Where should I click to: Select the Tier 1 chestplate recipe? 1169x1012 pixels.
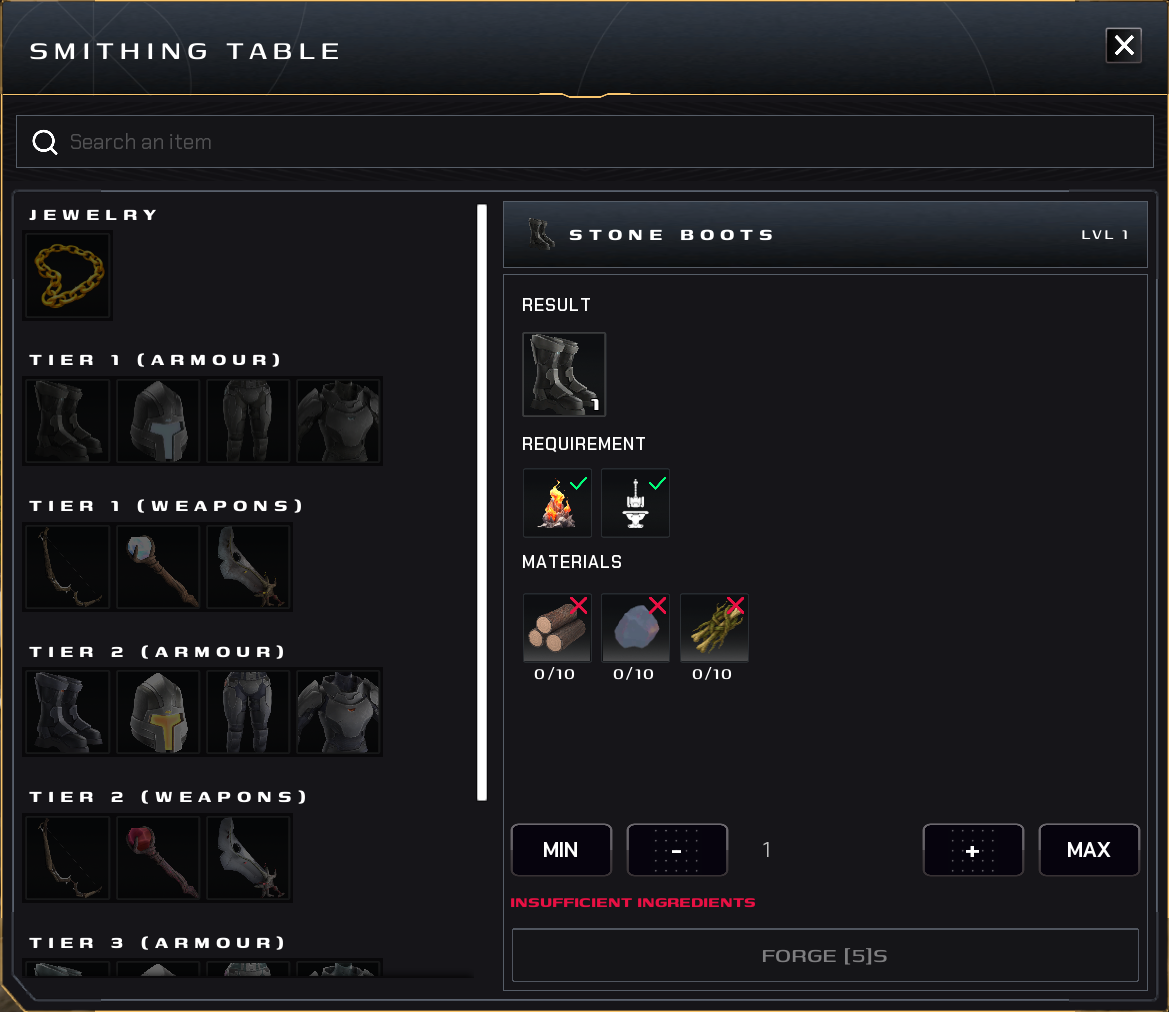point(338,421)
